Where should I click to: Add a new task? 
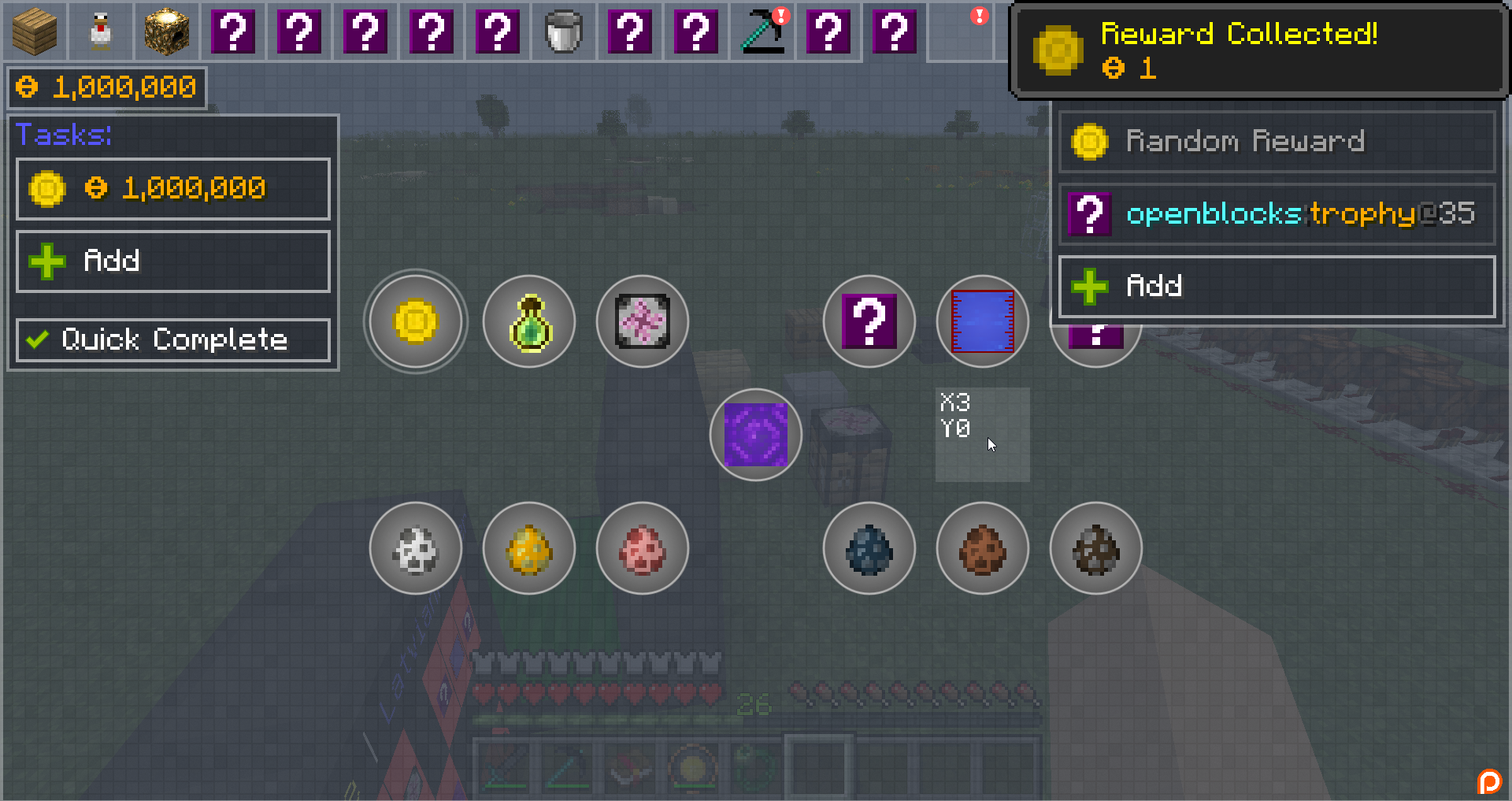[x=173, y=261]
